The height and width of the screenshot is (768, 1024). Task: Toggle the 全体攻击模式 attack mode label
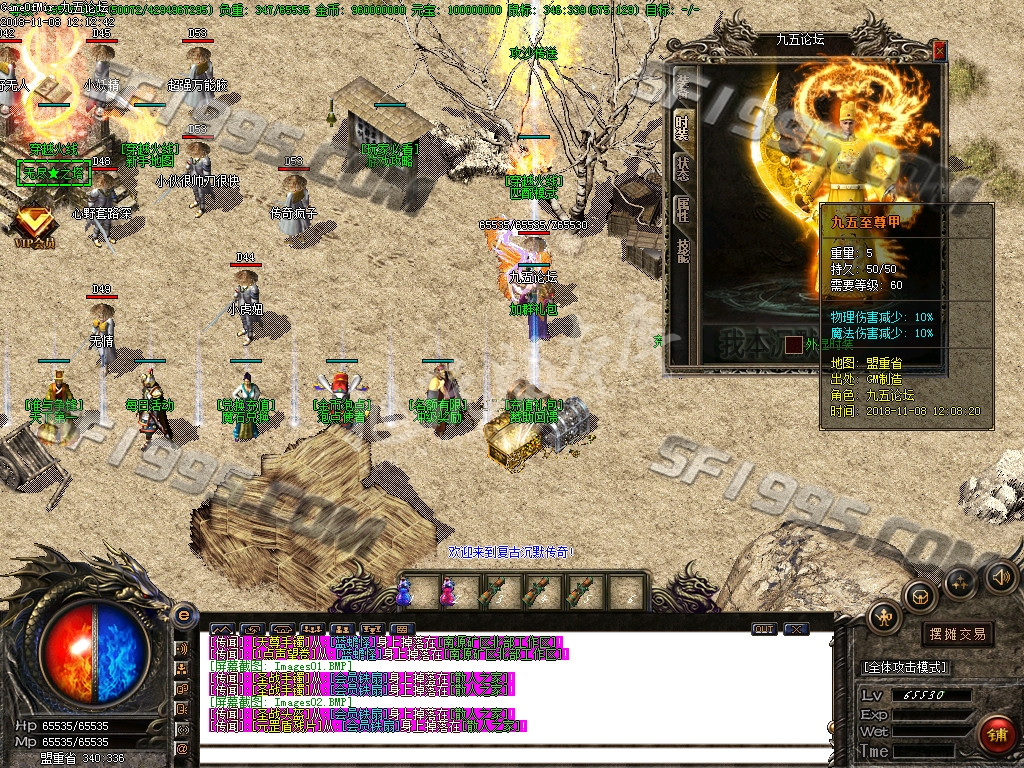point(904,667)
